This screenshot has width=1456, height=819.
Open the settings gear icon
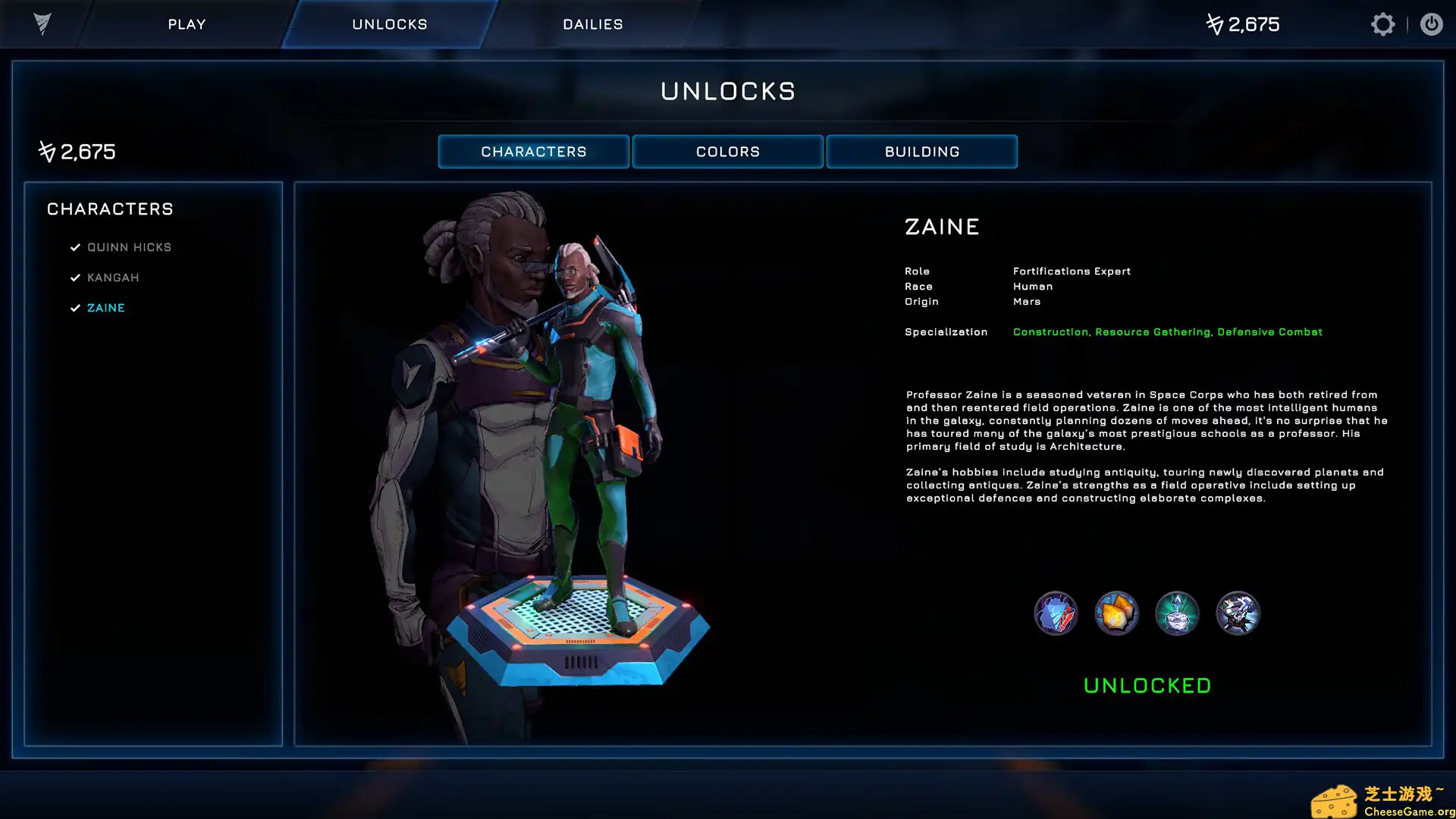pos(1382,24)
